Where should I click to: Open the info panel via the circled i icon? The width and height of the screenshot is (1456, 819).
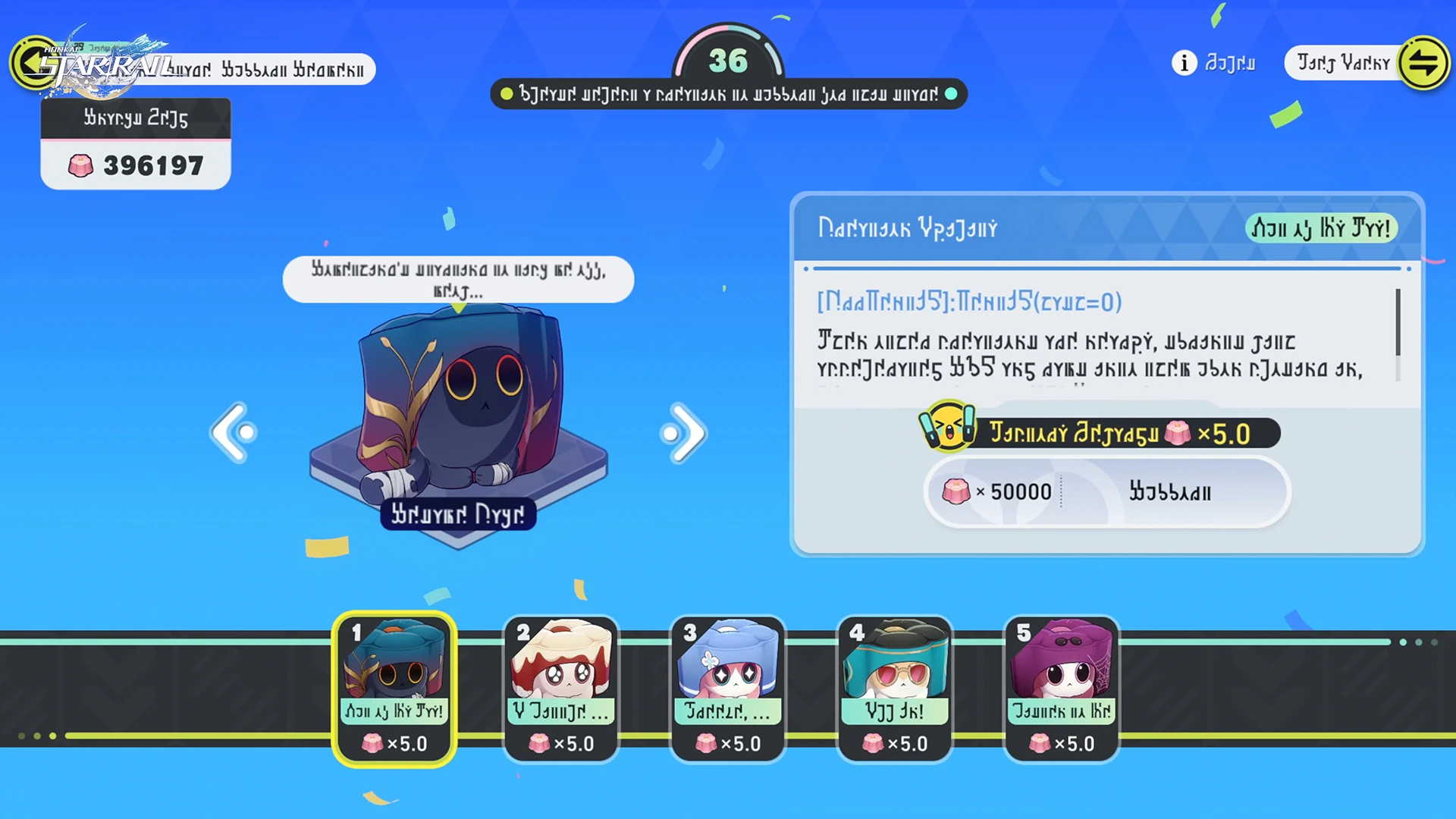(x=1183, y=64)
